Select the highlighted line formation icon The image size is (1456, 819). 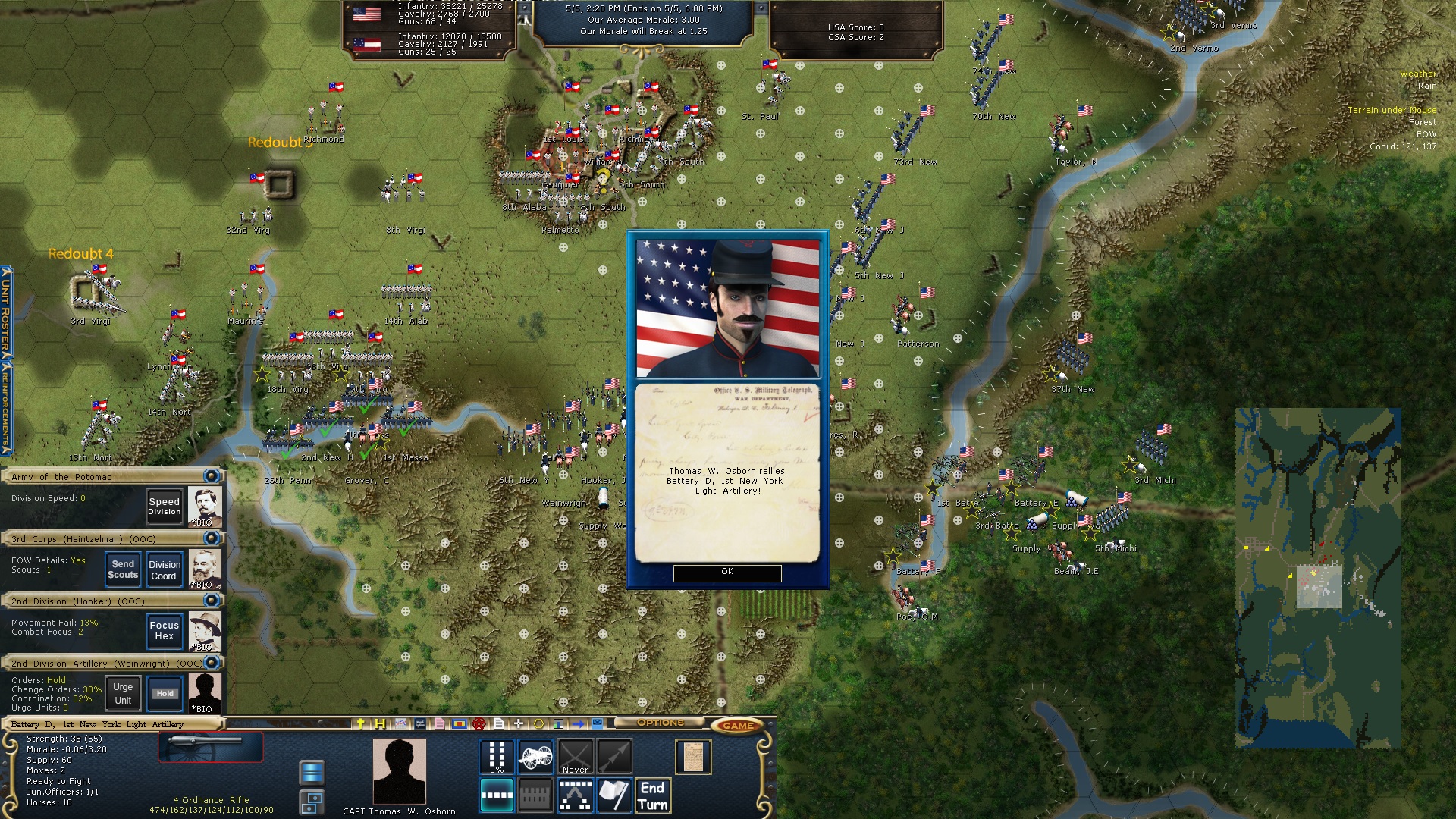coord(497,796)
